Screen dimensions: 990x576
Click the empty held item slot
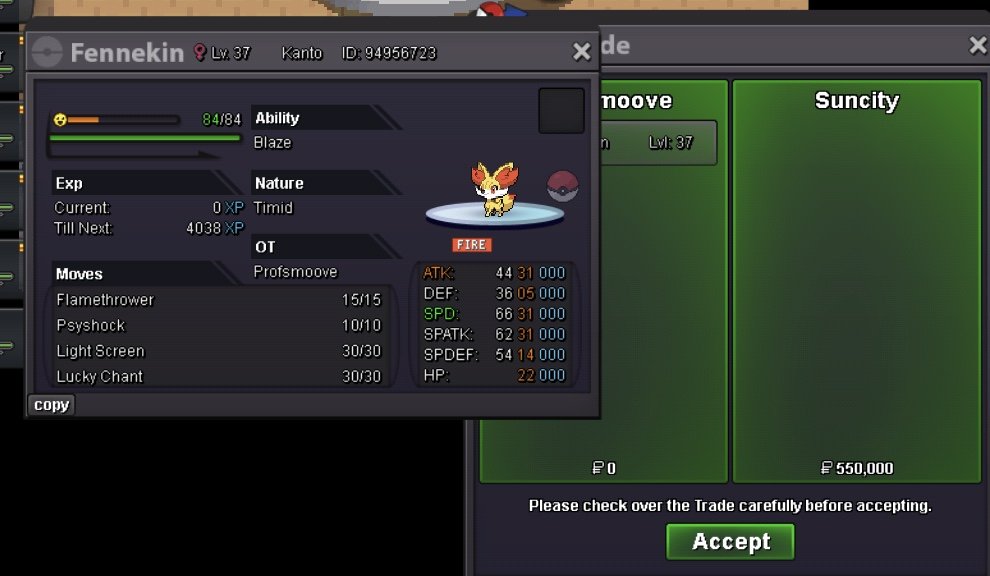(x=561, y=110)
